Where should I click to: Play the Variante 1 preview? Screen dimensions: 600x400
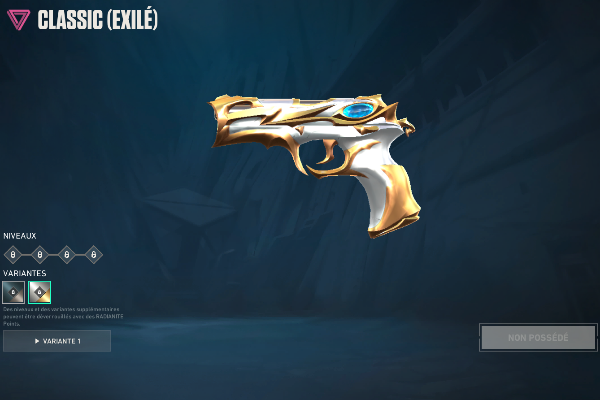tap(57, 341)
